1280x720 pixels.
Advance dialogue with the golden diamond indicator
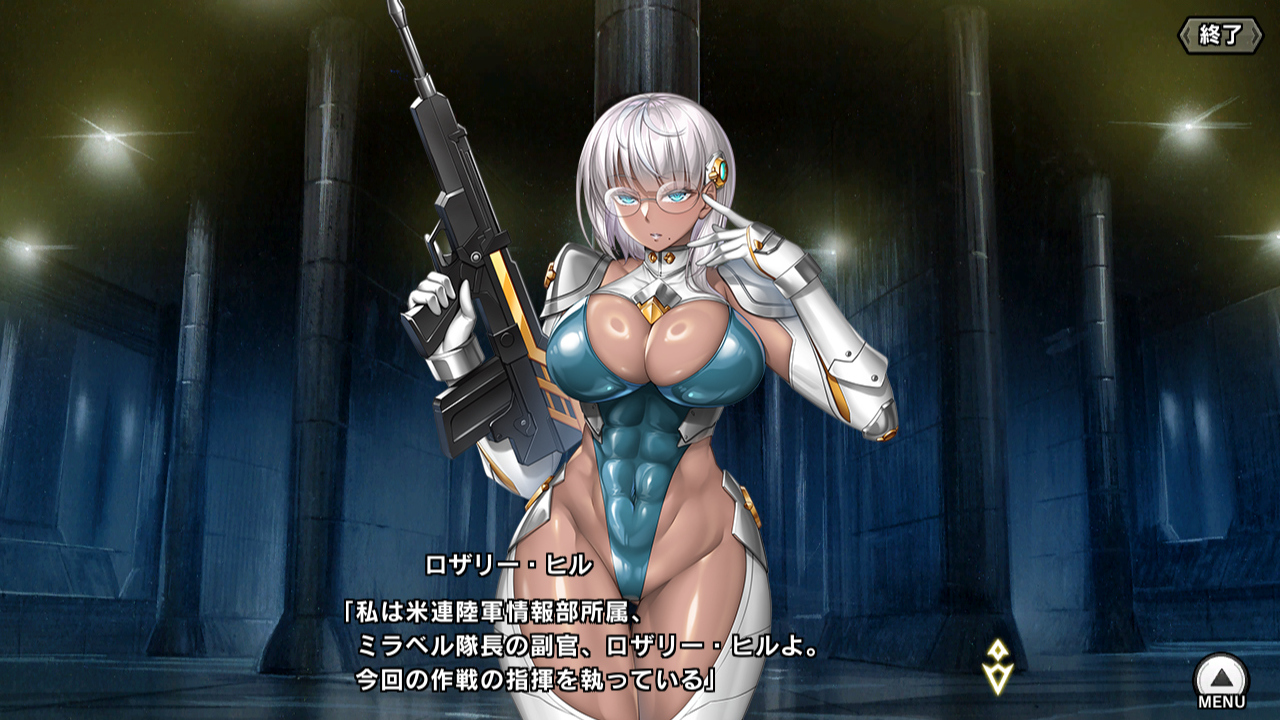[x=998, y=667]
